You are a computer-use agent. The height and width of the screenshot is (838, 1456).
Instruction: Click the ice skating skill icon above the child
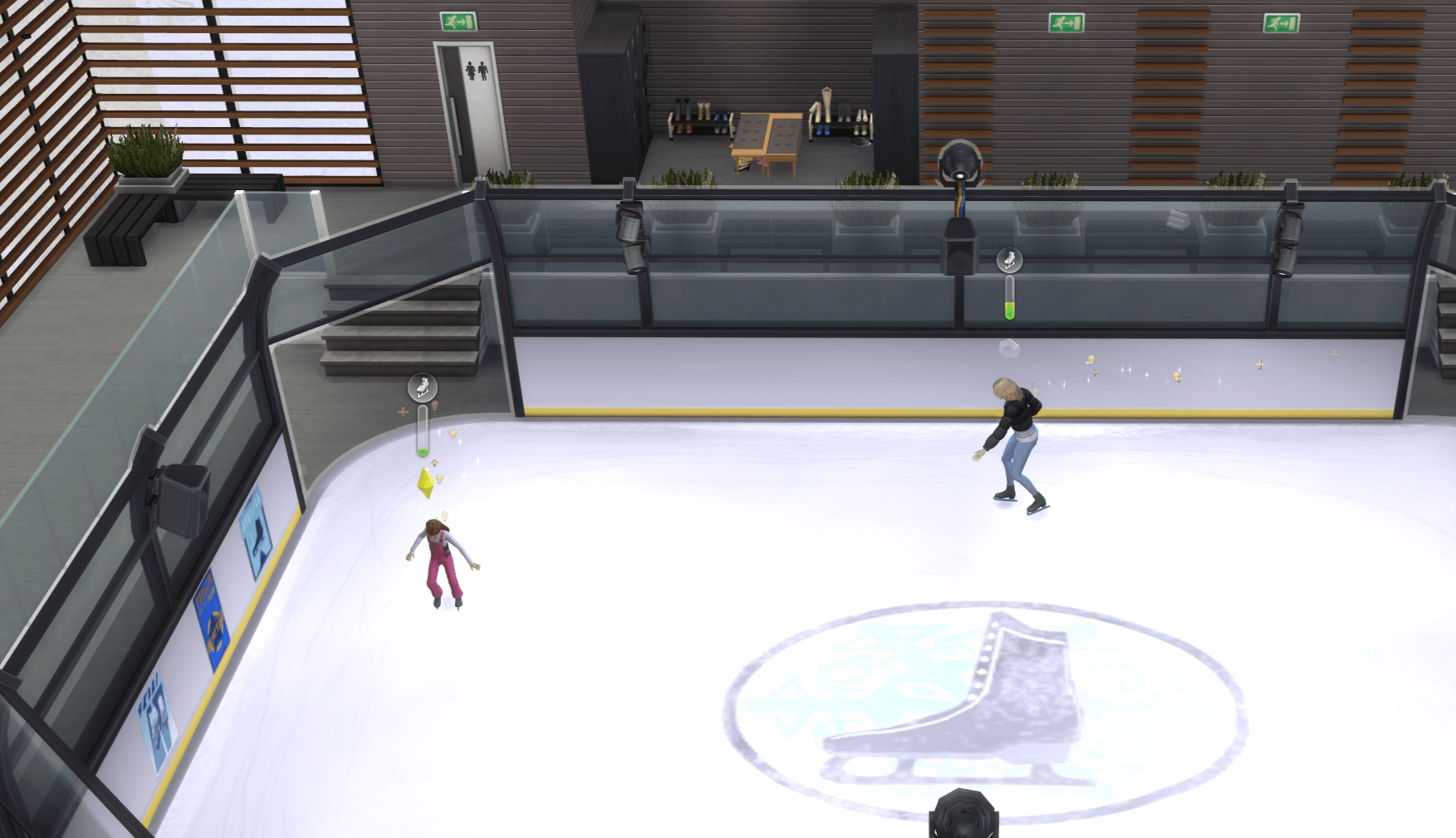(422, 387)
